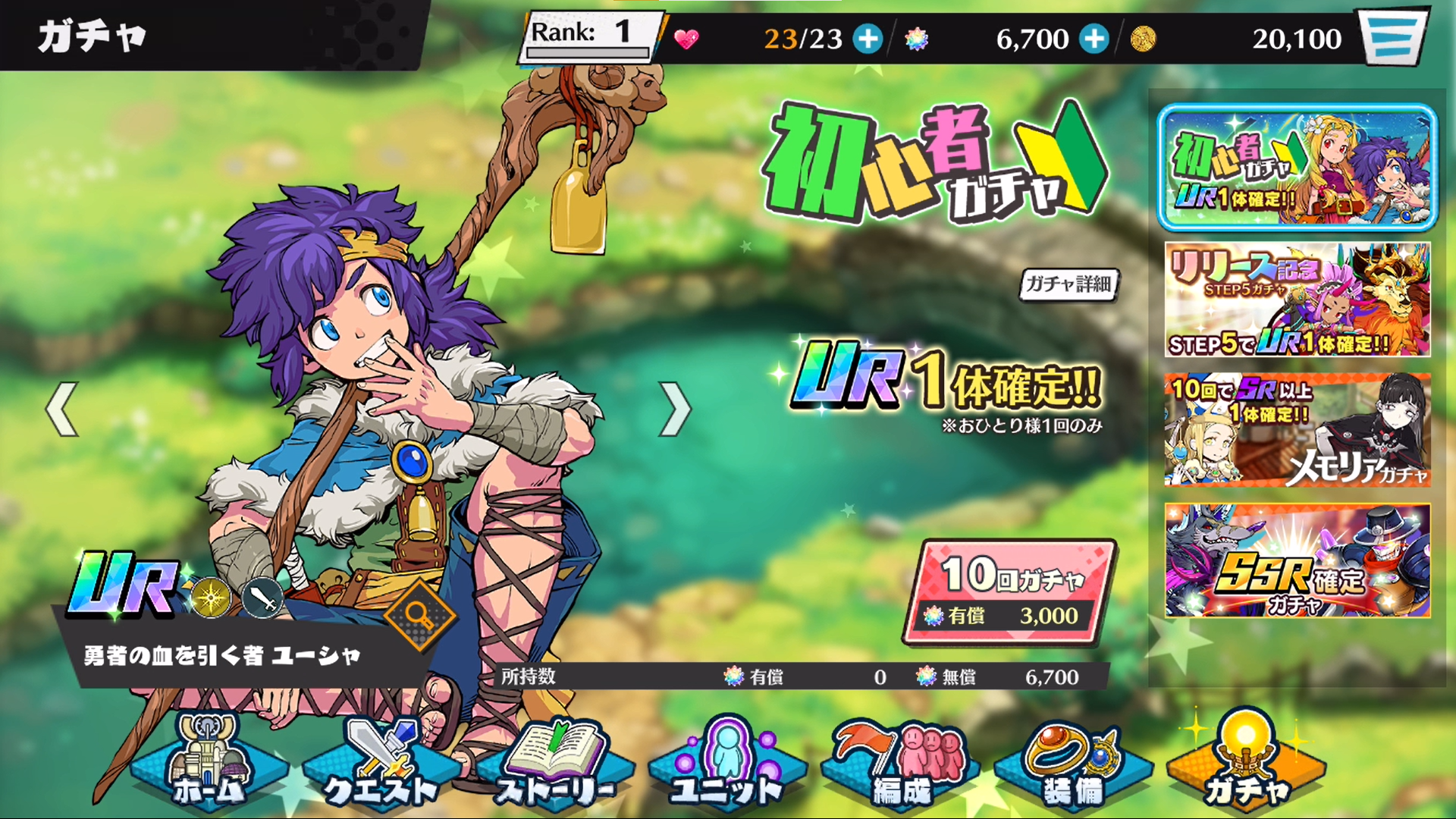Open the ユニット (Unit) screen
Image resolution: width=1456 pixels, height=819 pixels.
coord(726,766)
